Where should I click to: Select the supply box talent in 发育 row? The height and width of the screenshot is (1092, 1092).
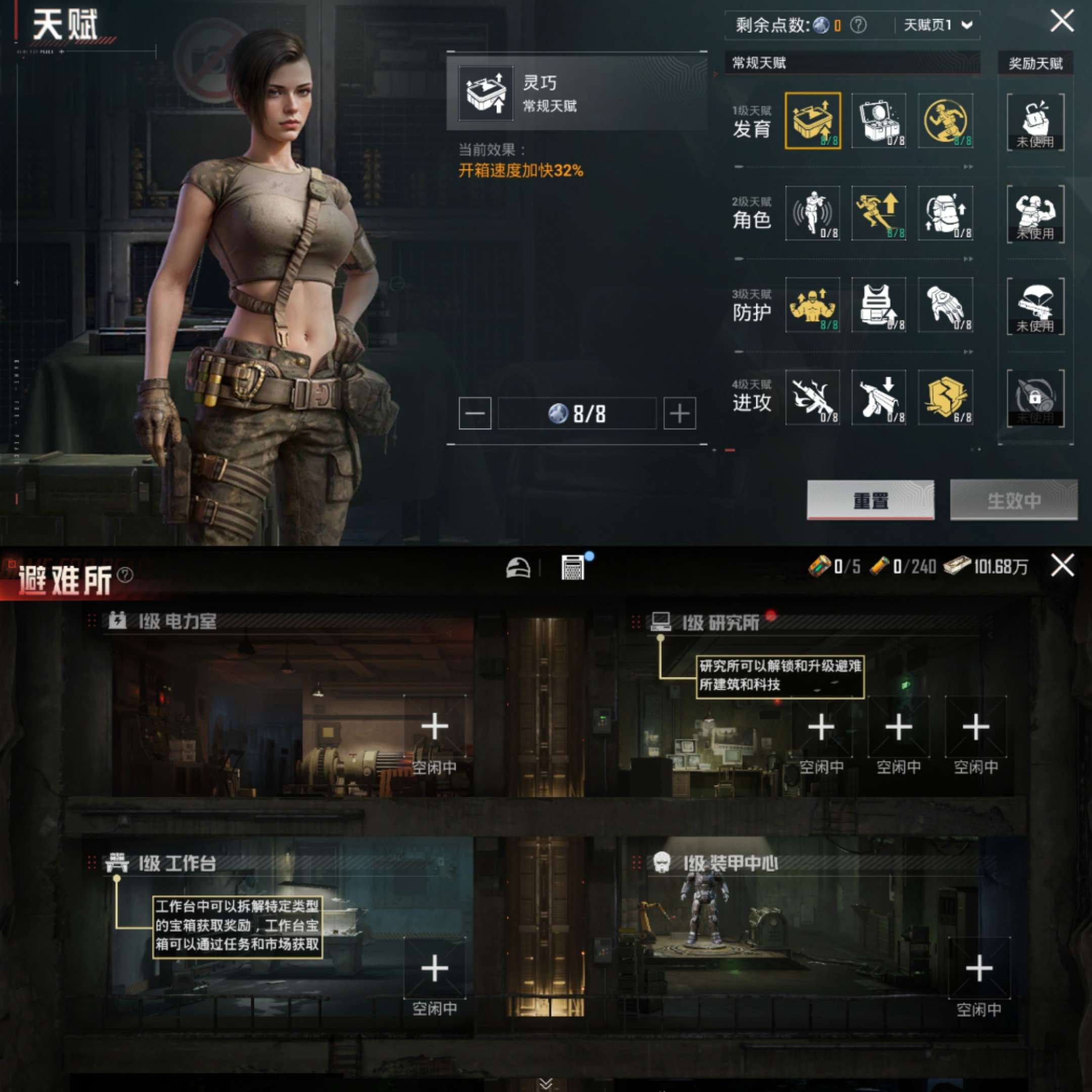click(880, 121)
